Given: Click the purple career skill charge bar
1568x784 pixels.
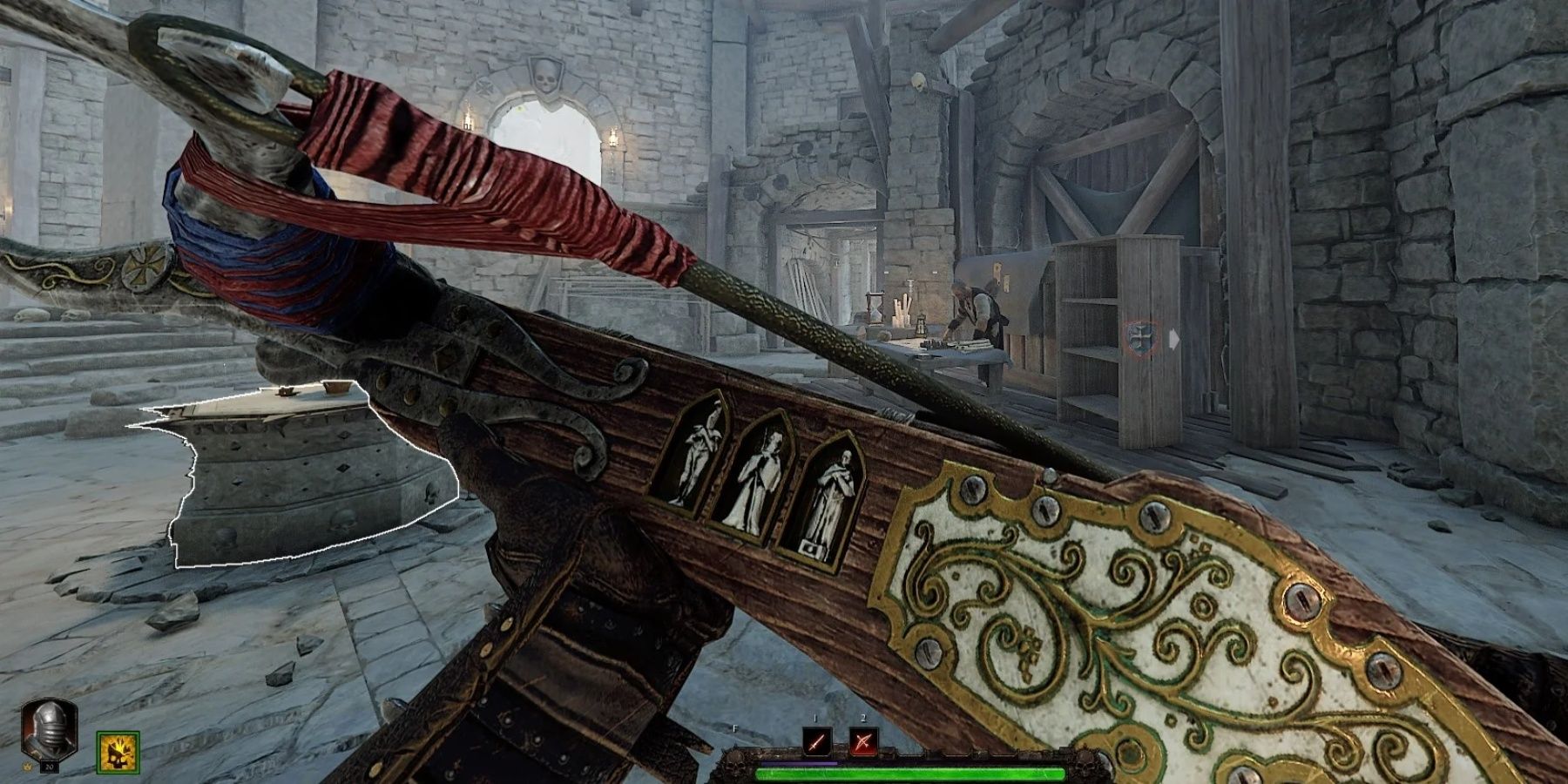Looking at the screenshot, I should pyautogui.click(x=800, y=762).
